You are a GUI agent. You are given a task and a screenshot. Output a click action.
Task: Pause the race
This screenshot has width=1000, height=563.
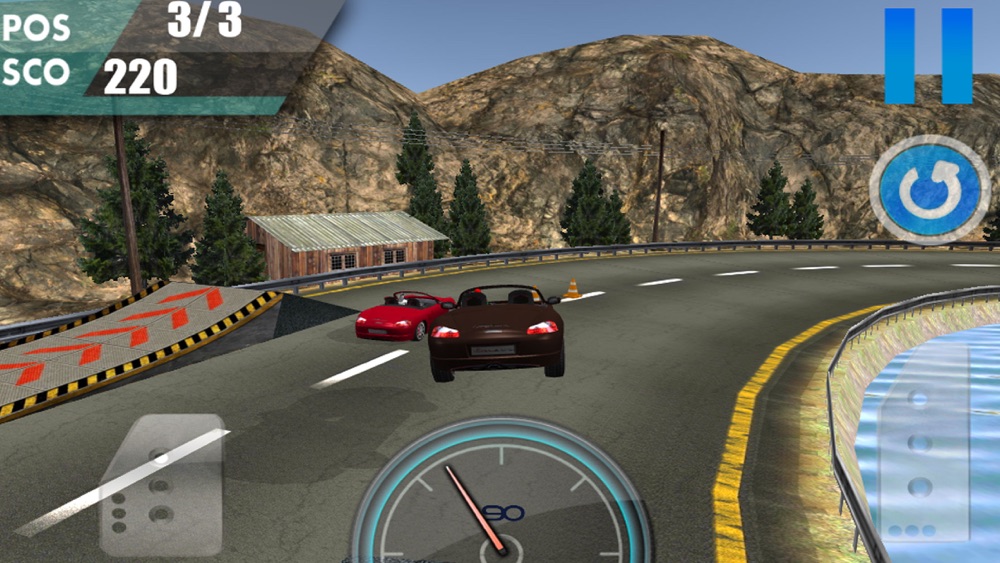point(928,56)
